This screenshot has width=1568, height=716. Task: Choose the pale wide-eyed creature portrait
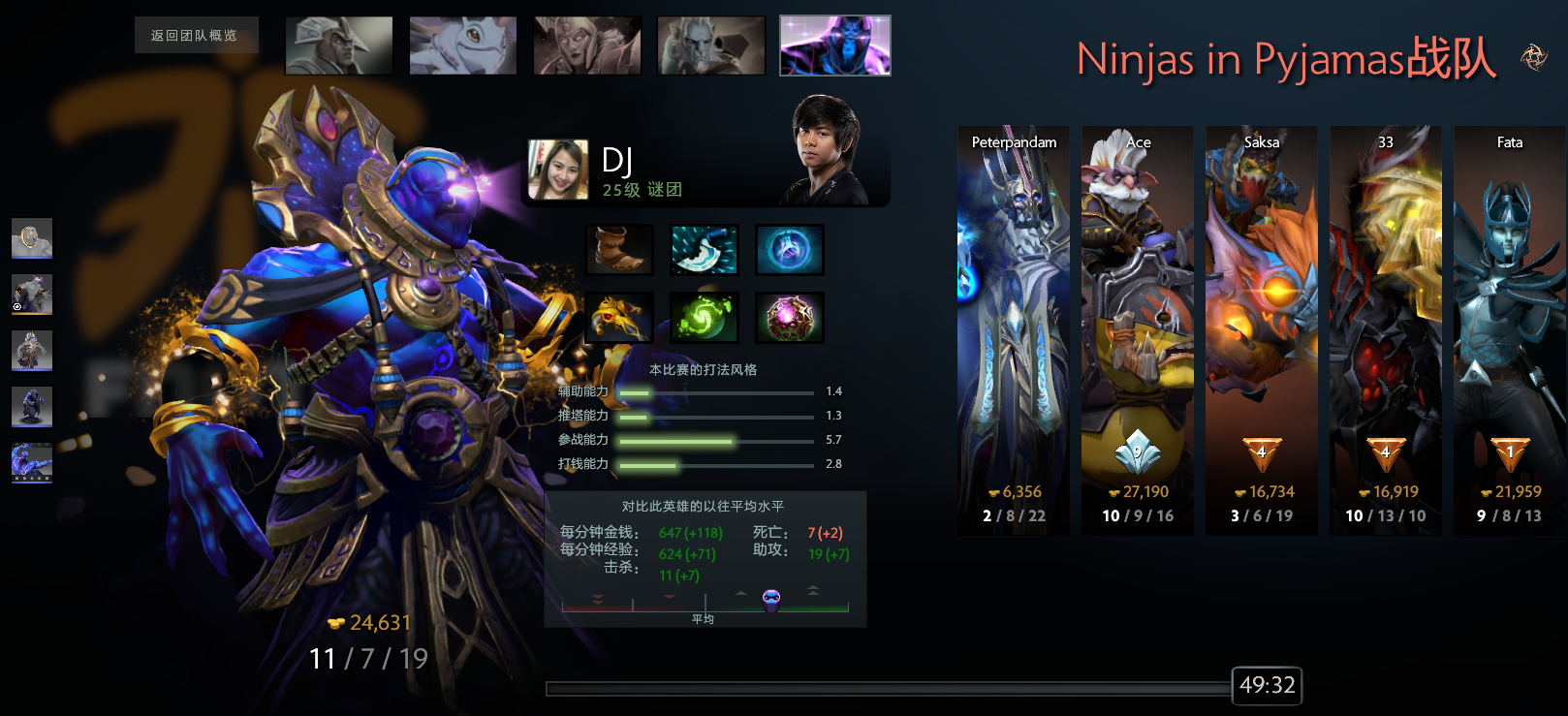tap(463, 46)
